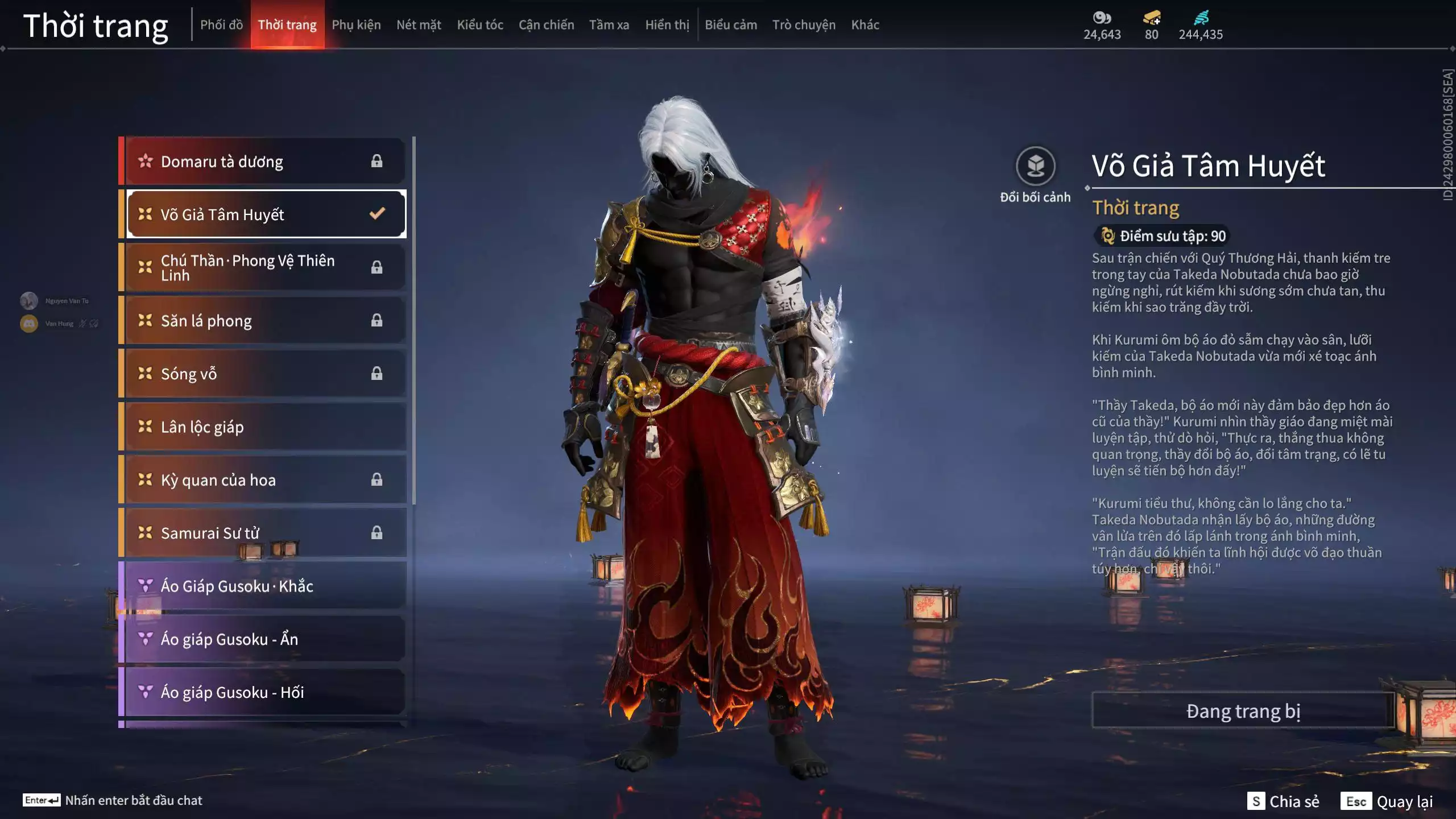Click the Chia sẻ share button
1456x819 pixels.
click(x=1283, y=801)
